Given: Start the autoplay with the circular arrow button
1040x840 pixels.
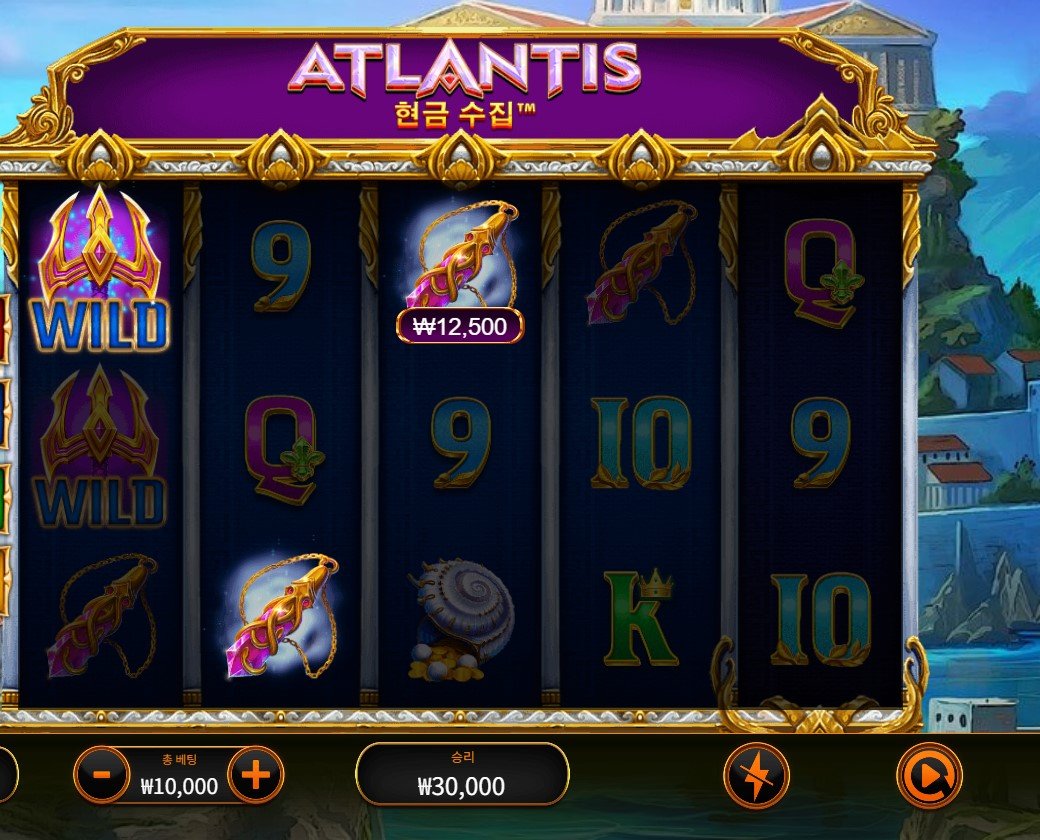Looking at the screenshot, I should click(929, 775).
